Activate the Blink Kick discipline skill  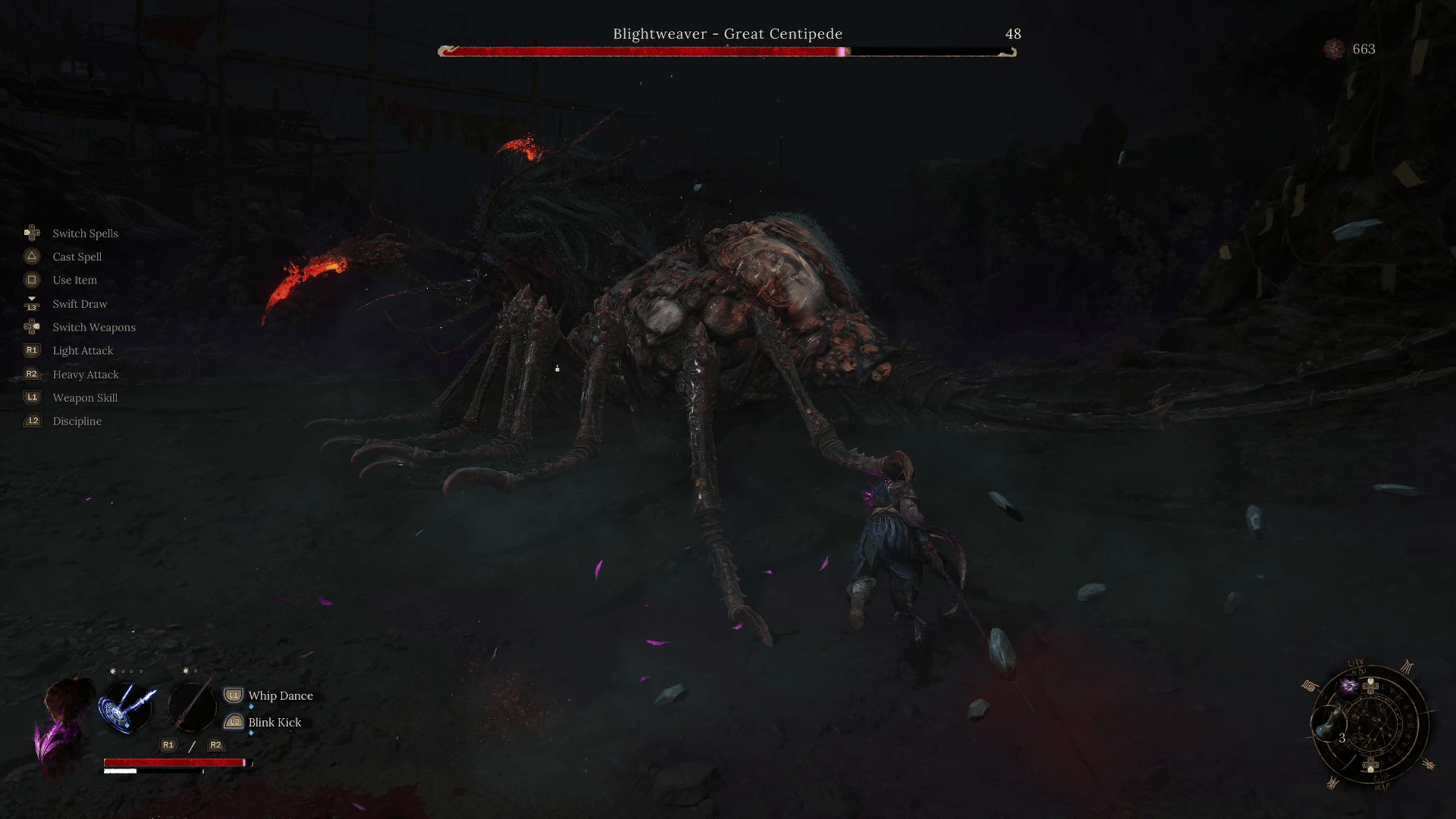tap(274, 722)
